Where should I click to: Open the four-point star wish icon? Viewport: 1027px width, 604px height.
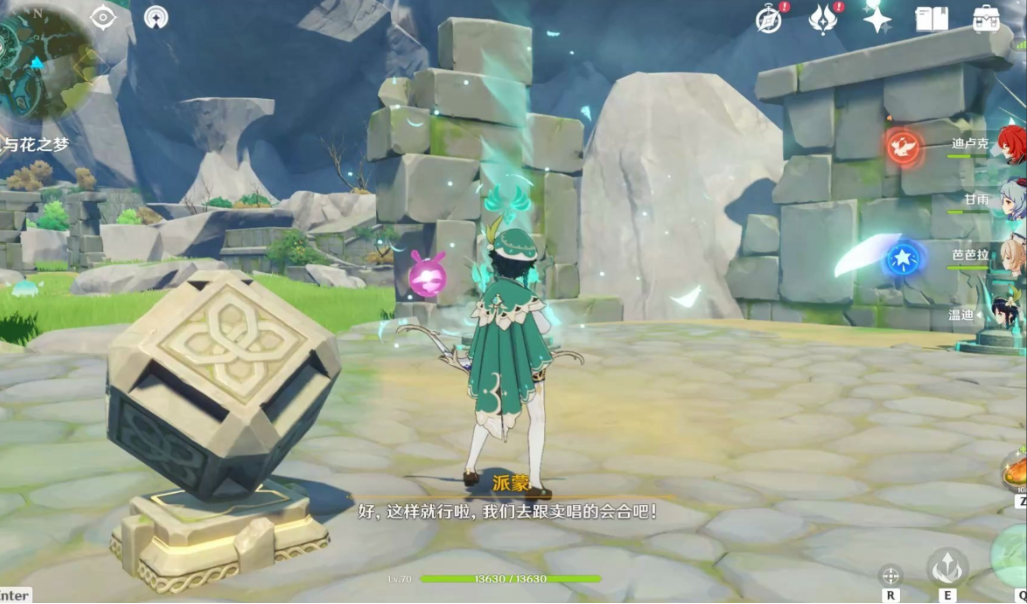(877, 18)
